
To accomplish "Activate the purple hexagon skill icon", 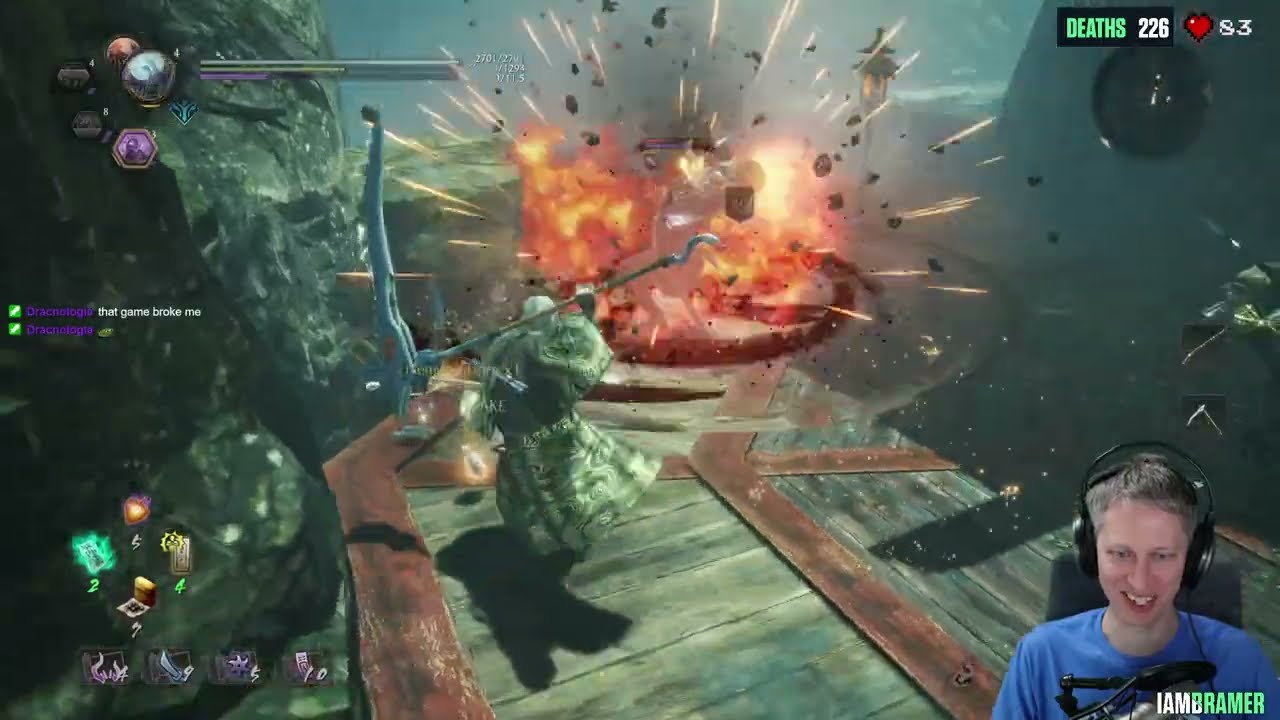I will tap(135, 150).
